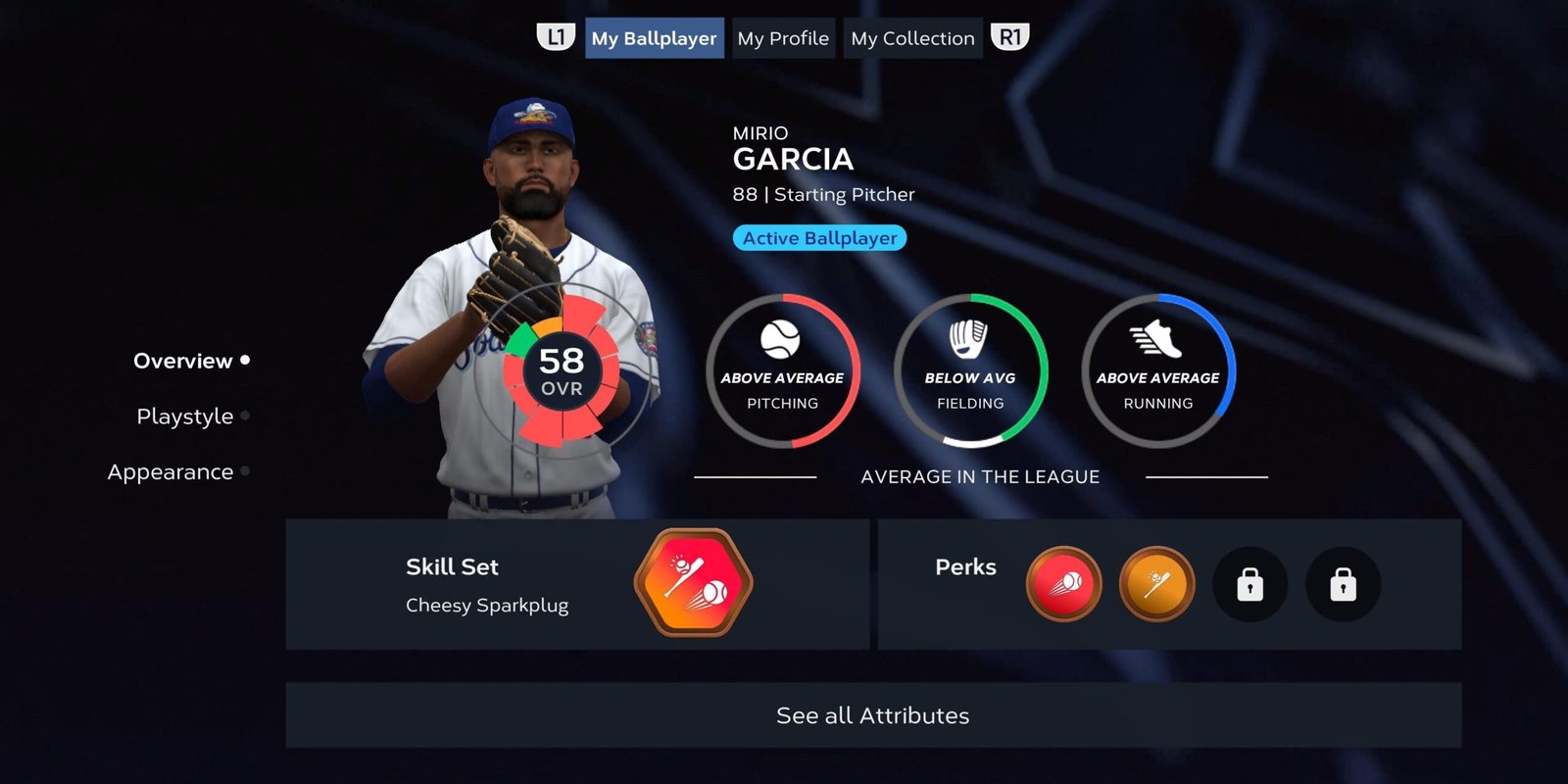The width and height of the screenshot is (1568, 784).
Task: Open the My Collection tab
Action: click(912, 38)
